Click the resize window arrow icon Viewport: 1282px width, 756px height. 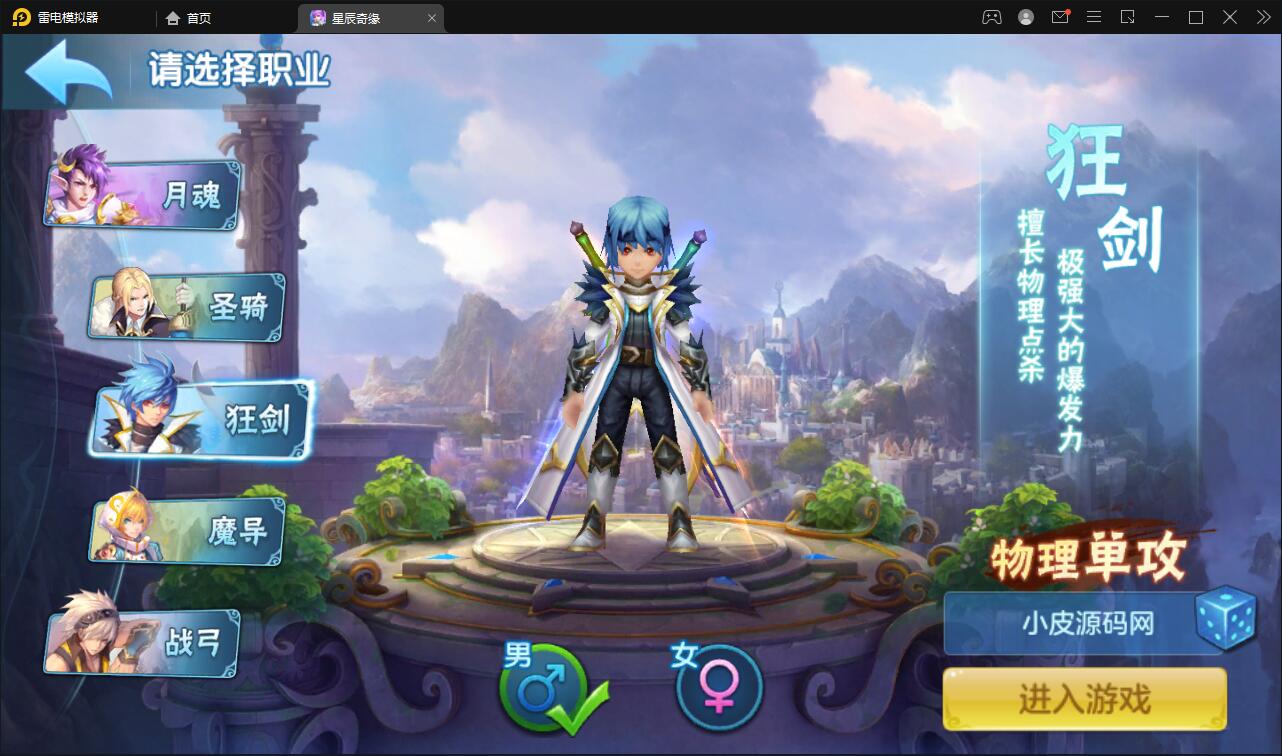coord(1128,17)
